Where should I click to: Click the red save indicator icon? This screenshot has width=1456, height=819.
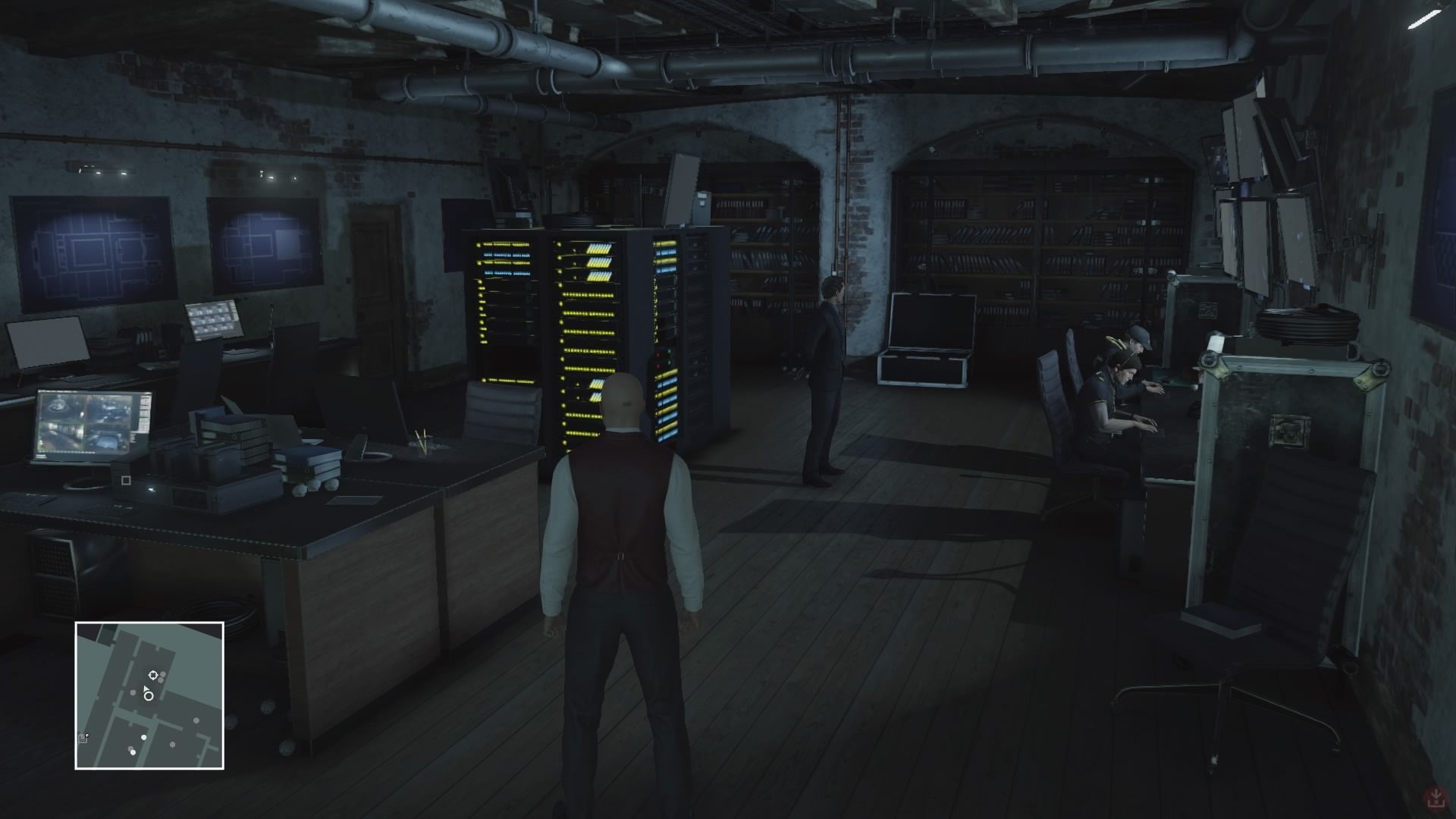click(x=1435, y=798)
